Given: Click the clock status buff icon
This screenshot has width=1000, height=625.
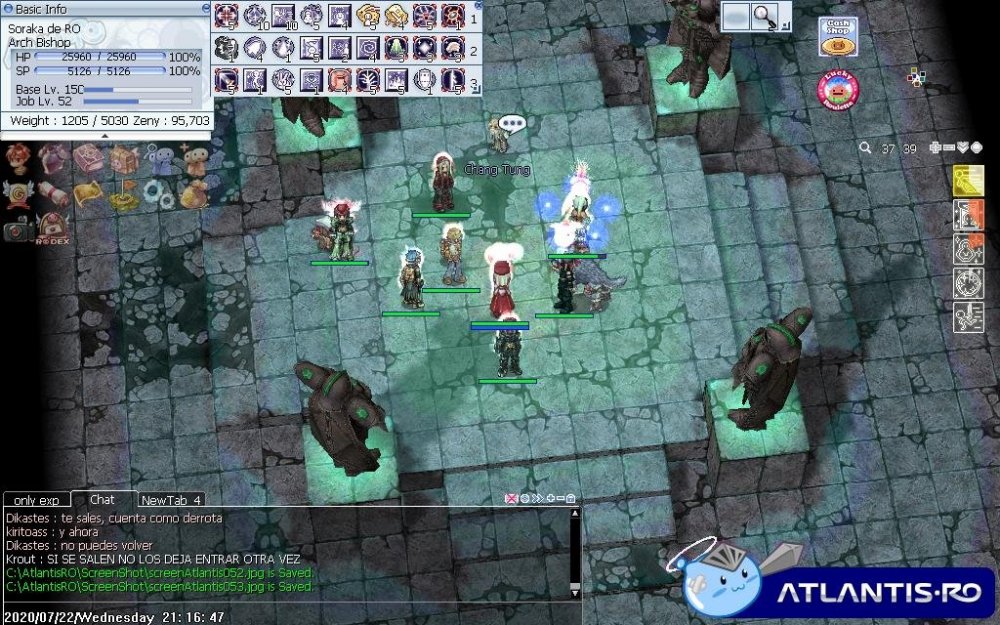Looking at the screenshot, I should tap(968, 283).
